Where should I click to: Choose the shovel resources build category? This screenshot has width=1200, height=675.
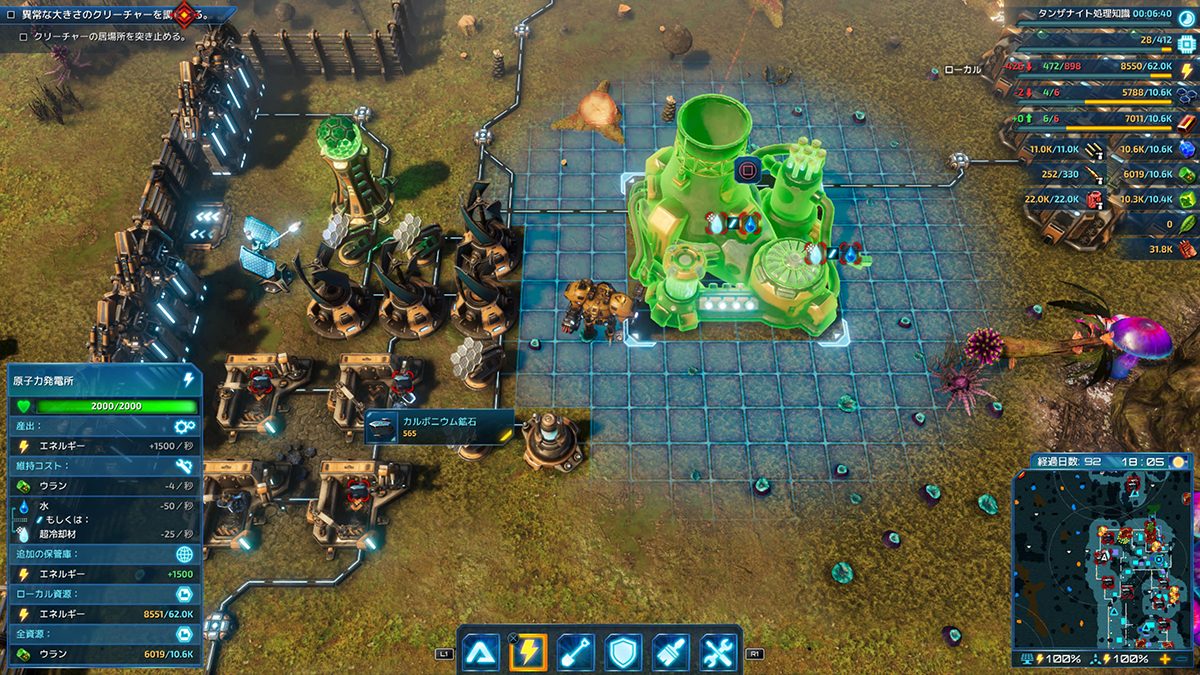click(576, 652)
